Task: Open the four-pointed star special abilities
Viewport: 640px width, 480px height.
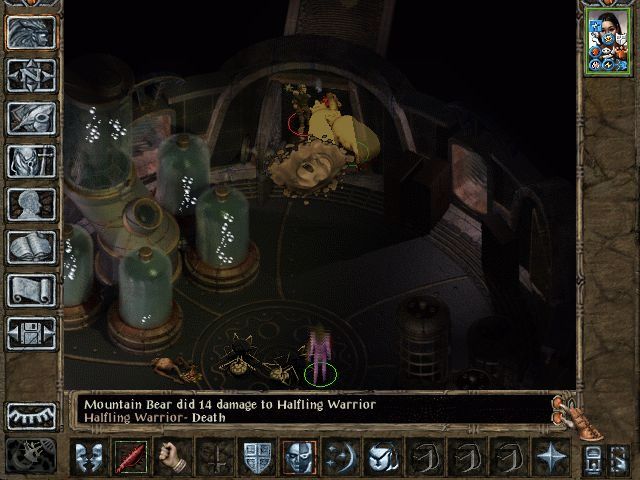Action: (x=551, y=456)
